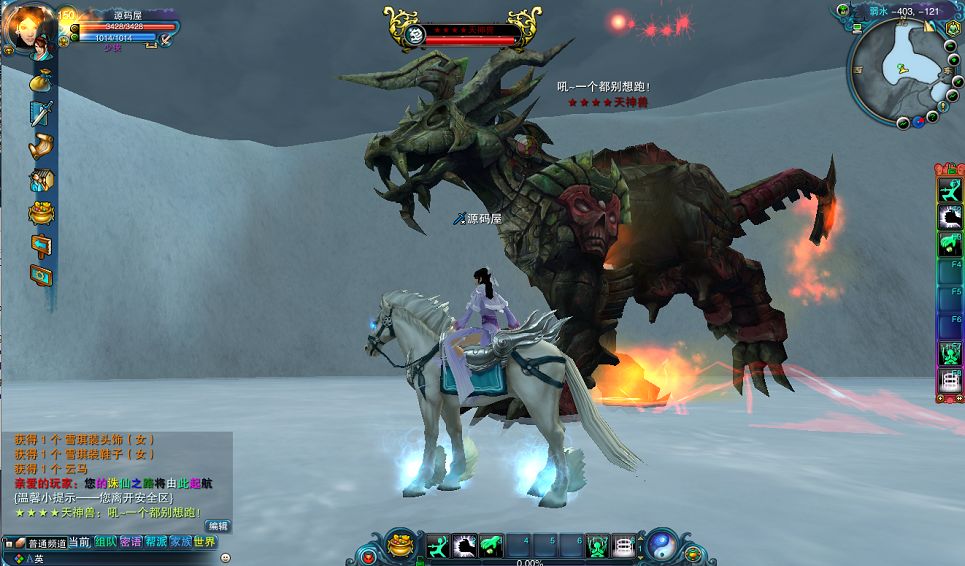This screenshot has width=965, height=566.
Task: Activate the green running figure skill in hotbar
Action: click(x=439, y=546)
